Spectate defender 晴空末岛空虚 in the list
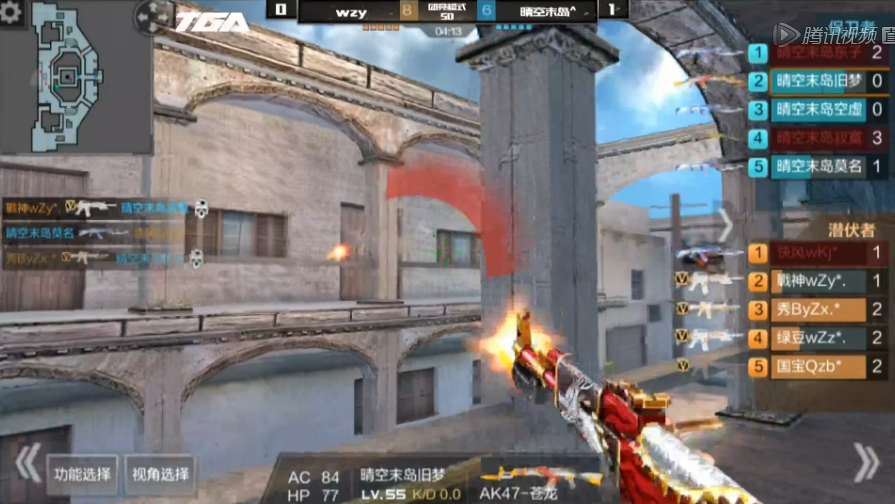Screen dimensions: 895x504 tap(818, 110)
